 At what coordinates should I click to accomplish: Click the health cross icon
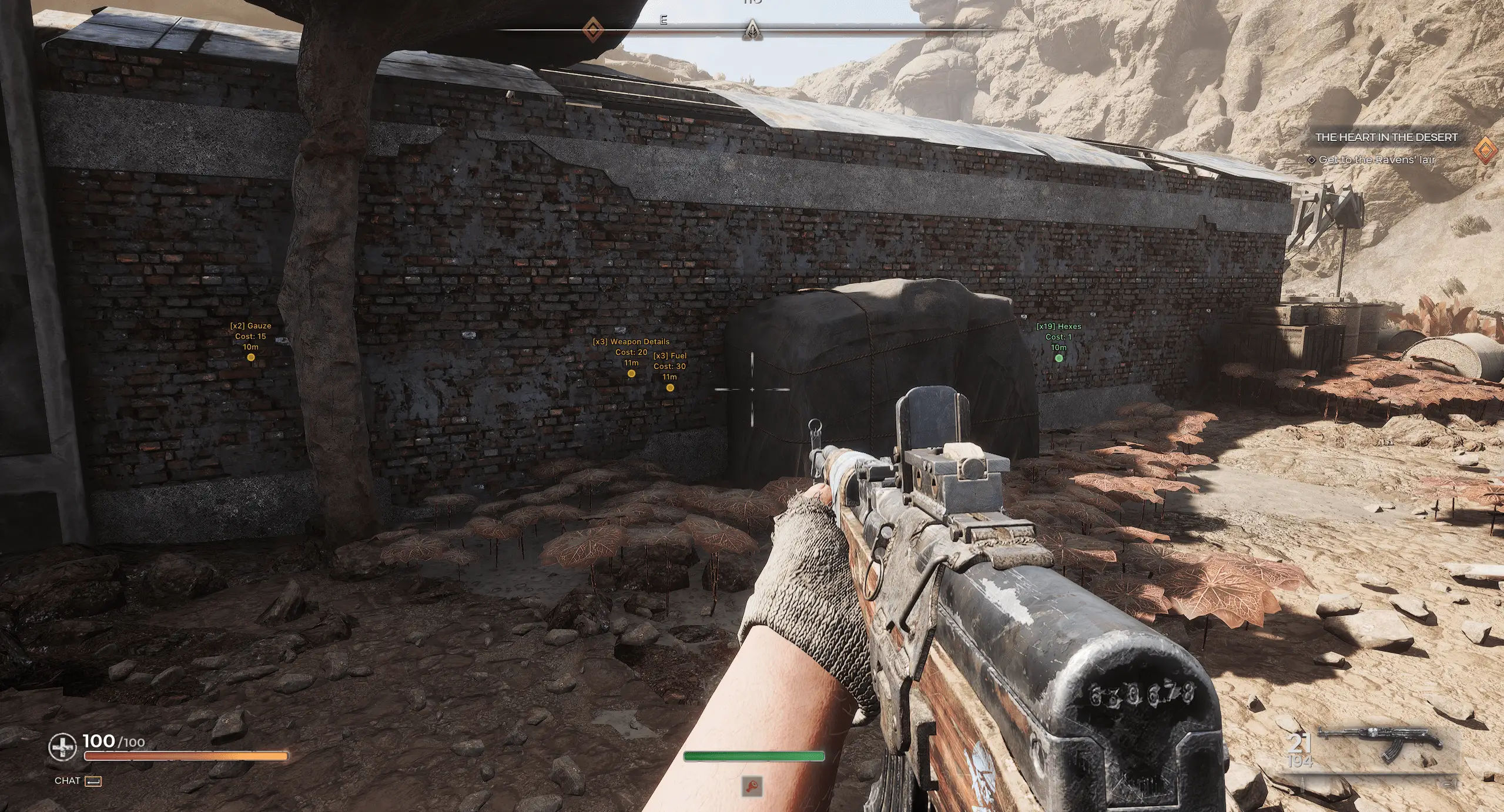62,747
